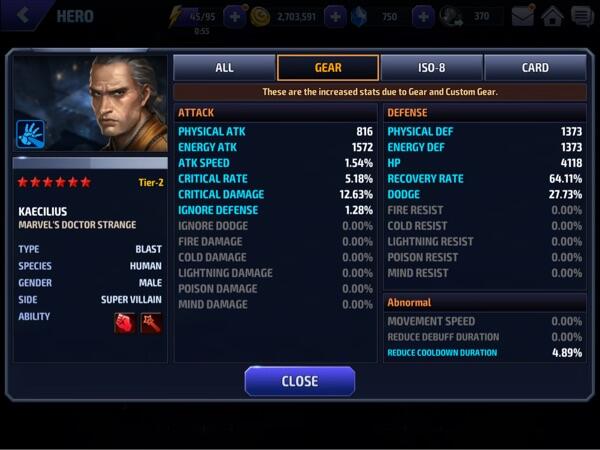The image size is (600, 450).
Task: Add energy with the plus button
Action: coord(235,16)
